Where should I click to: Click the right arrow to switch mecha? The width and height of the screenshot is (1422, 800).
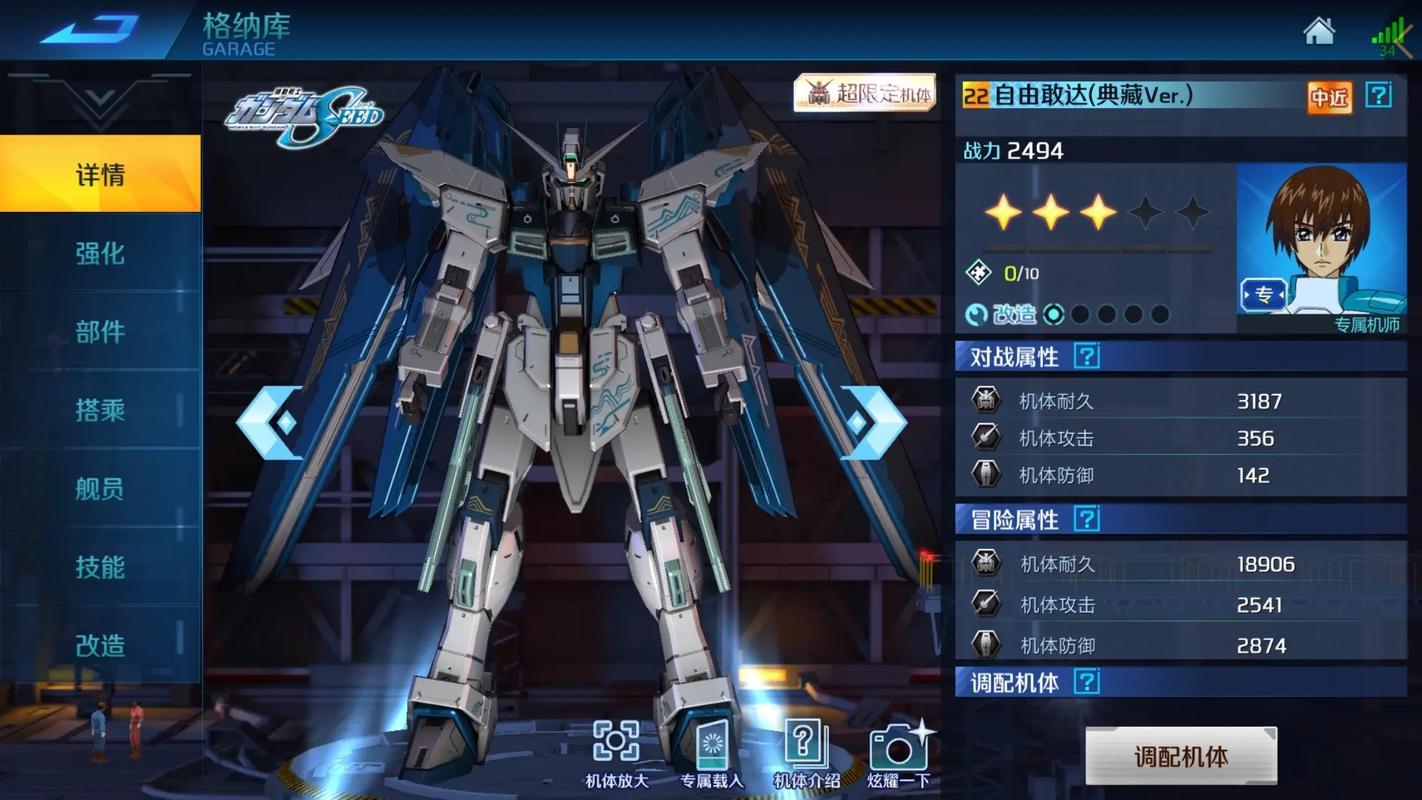pyautogui.click(x=875, y=421)
